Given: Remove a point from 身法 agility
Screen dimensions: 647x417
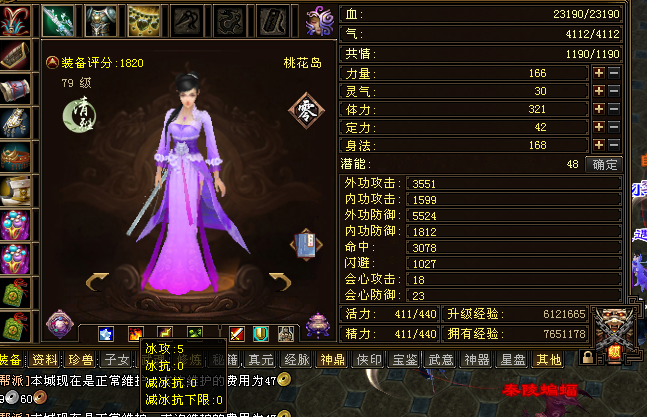Looking at the screenshot, I should click(x=614, y=145).
